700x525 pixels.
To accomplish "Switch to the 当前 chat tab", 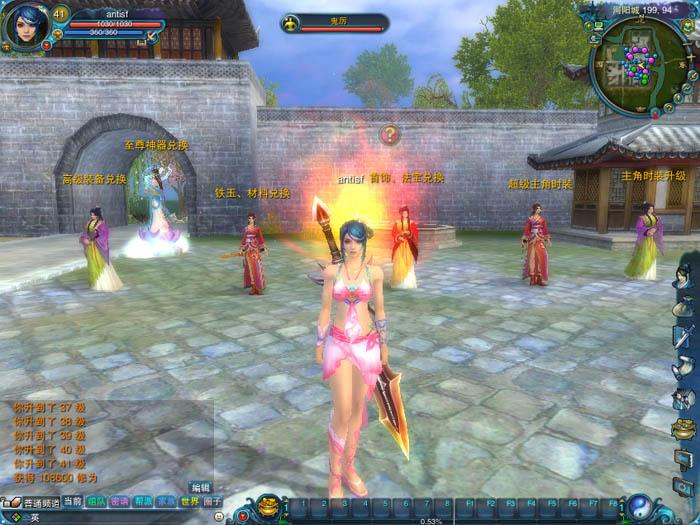I will click(x=72, y=501).
